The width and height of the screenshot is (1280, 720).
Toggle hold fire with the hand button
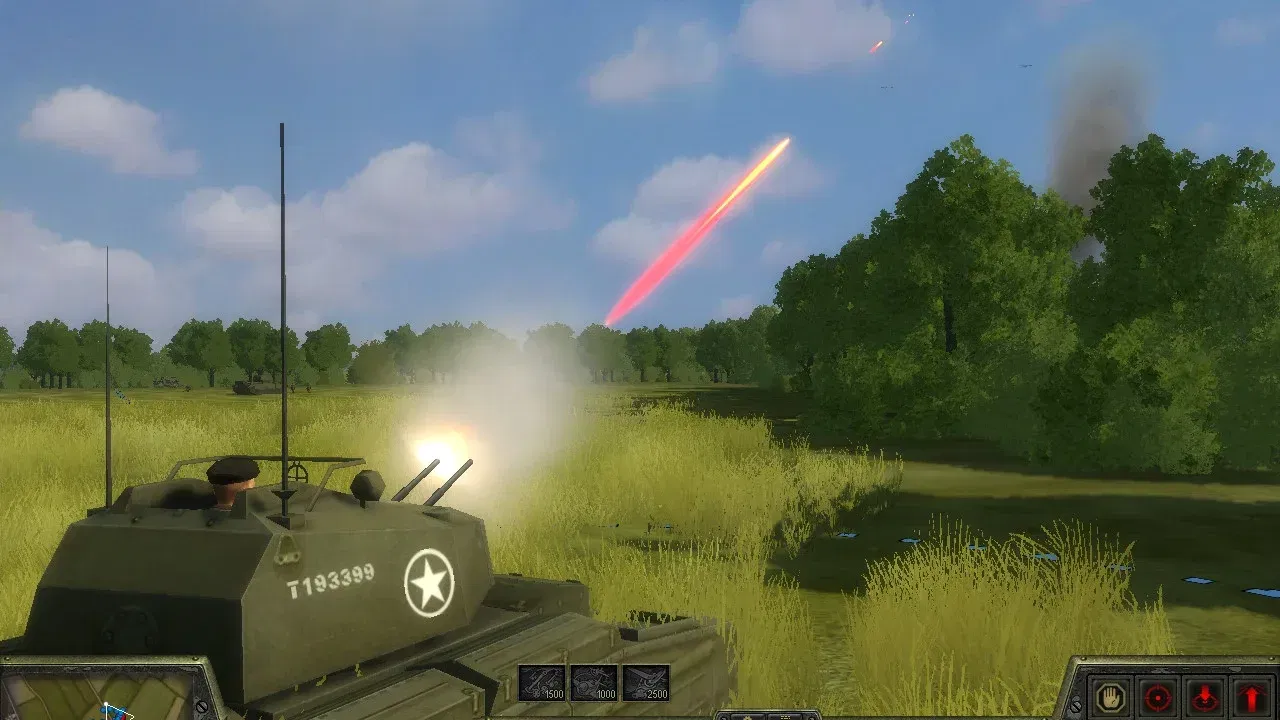click(x=1113, y=696)
